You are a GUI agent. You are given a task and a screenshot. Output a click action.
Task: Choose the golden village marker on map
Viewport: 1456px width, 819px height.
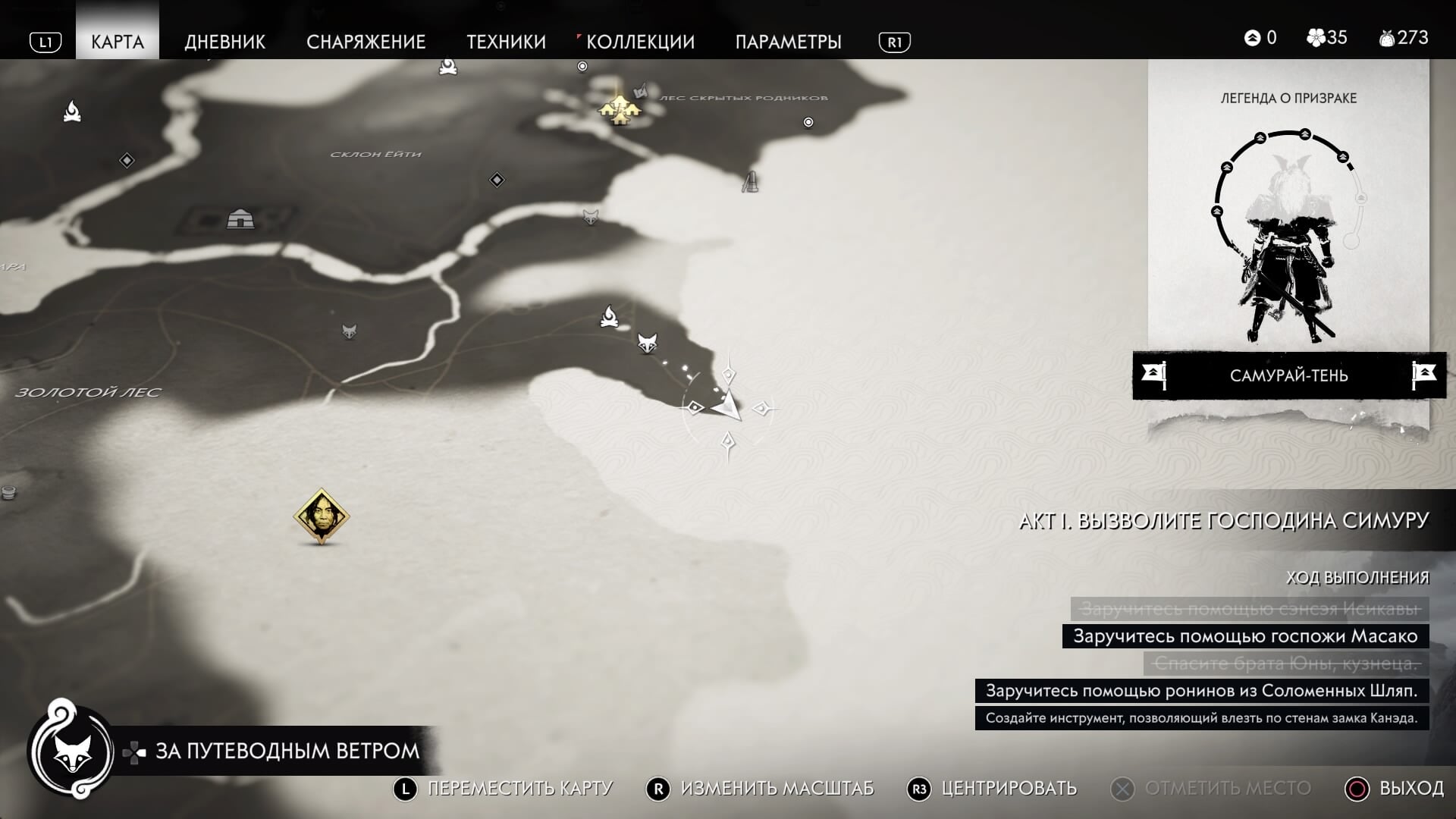(x=620, y=110)
